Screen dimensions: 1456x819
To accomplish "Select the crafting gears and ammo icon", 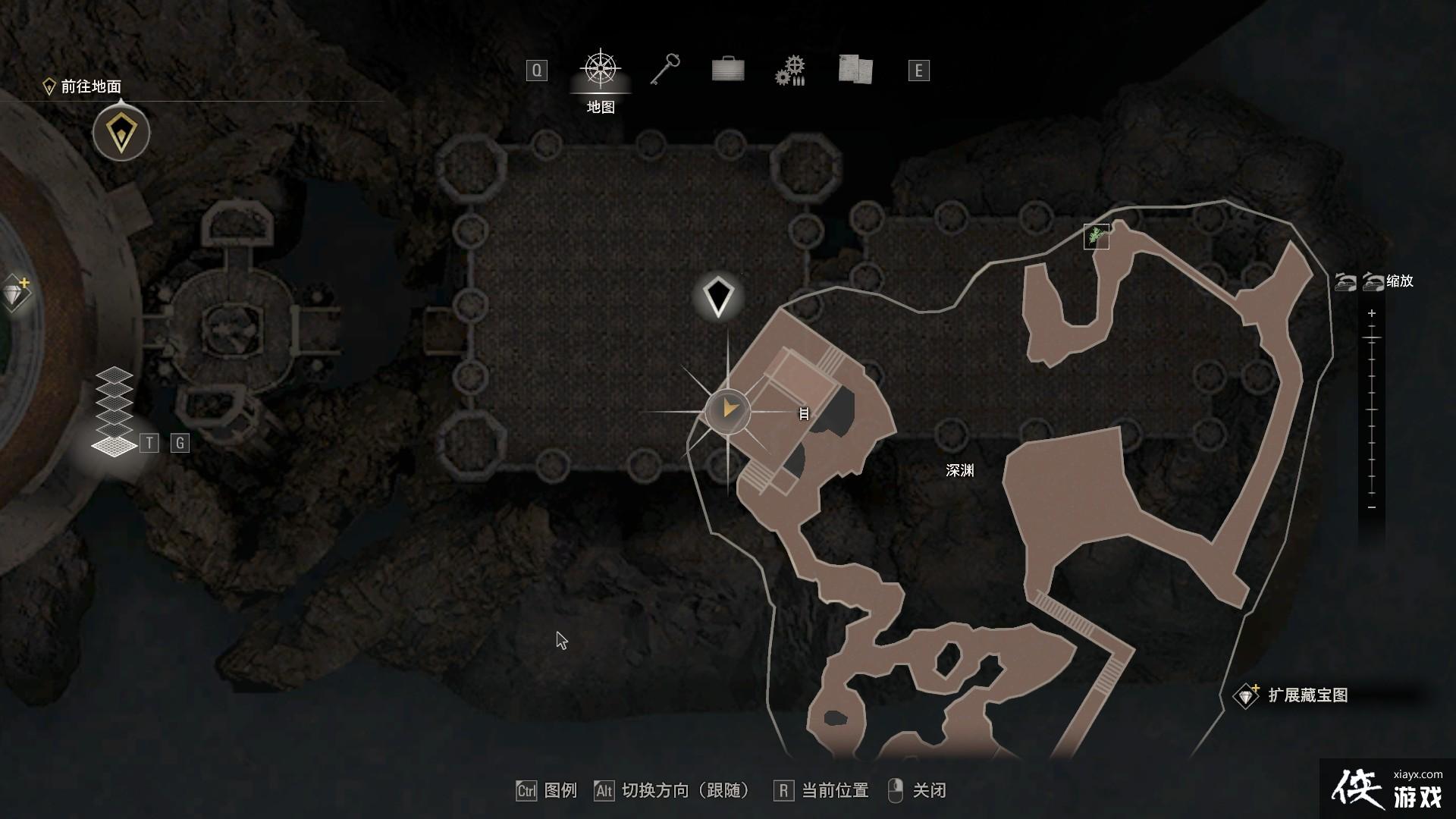I will click(x=790, y=70).
